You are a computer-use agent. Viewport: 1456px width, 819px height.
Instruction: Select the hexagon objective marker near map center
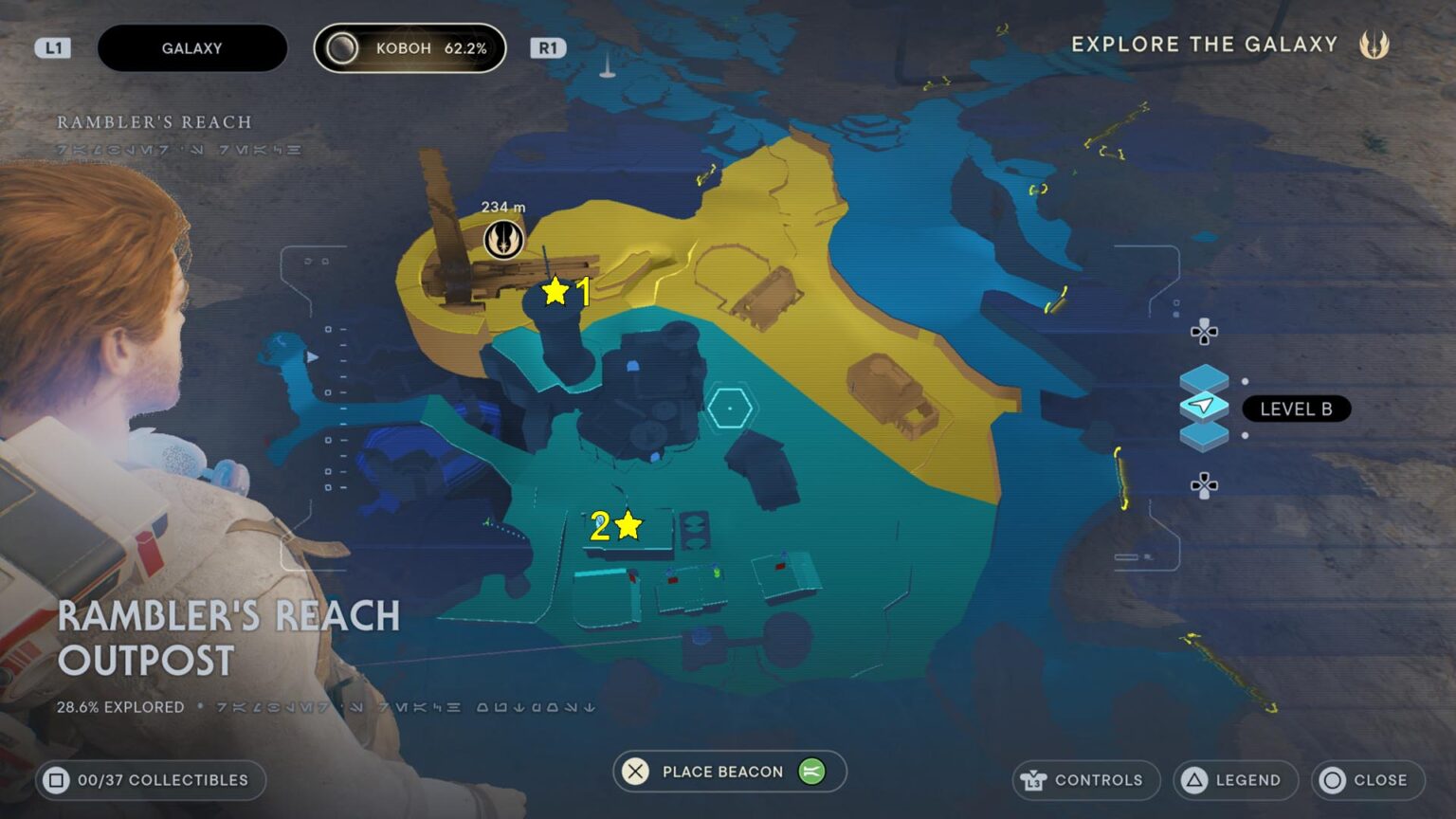730,408
